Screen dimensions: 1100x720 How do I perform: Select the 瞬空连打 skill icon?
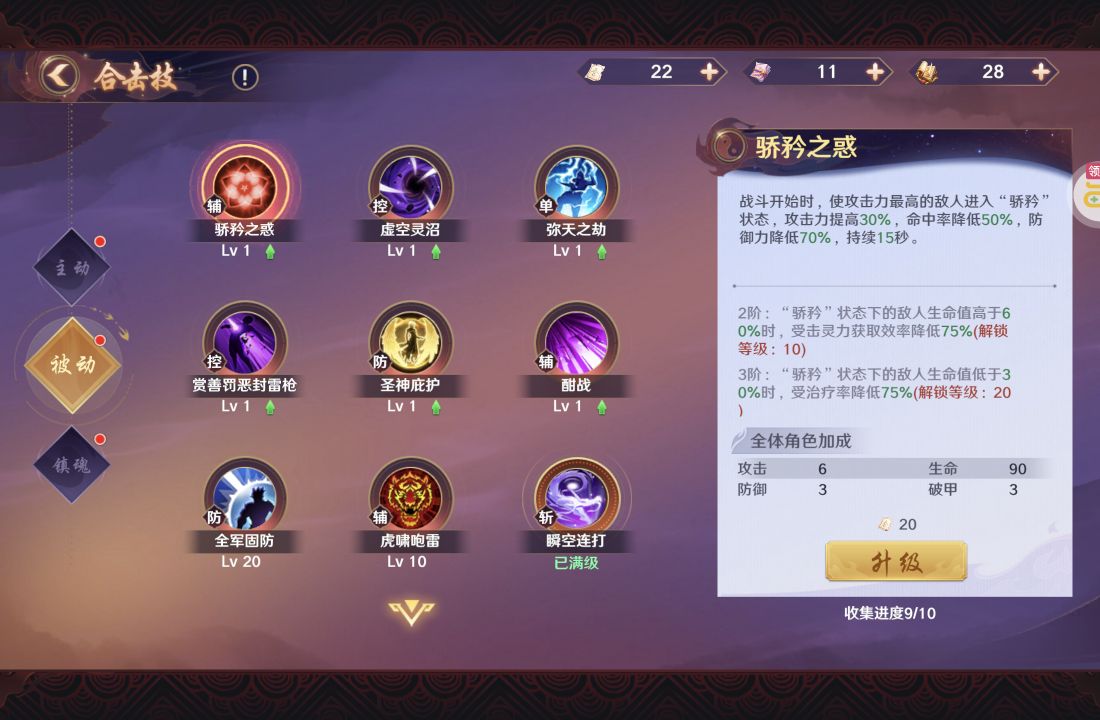[576, 498]
